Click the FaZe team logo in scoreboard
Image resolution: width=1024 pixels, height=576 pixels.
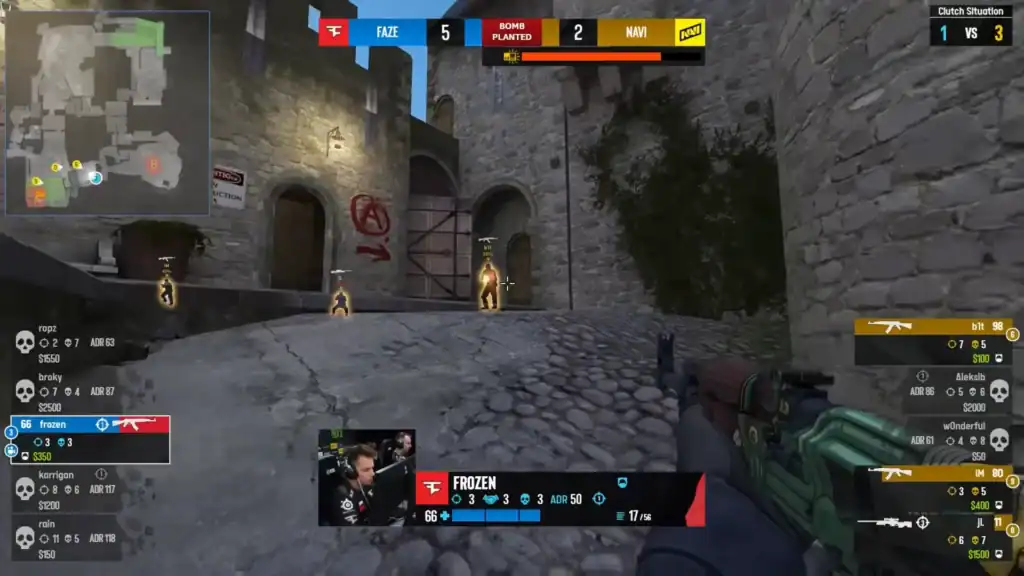[x=334, y=32]
